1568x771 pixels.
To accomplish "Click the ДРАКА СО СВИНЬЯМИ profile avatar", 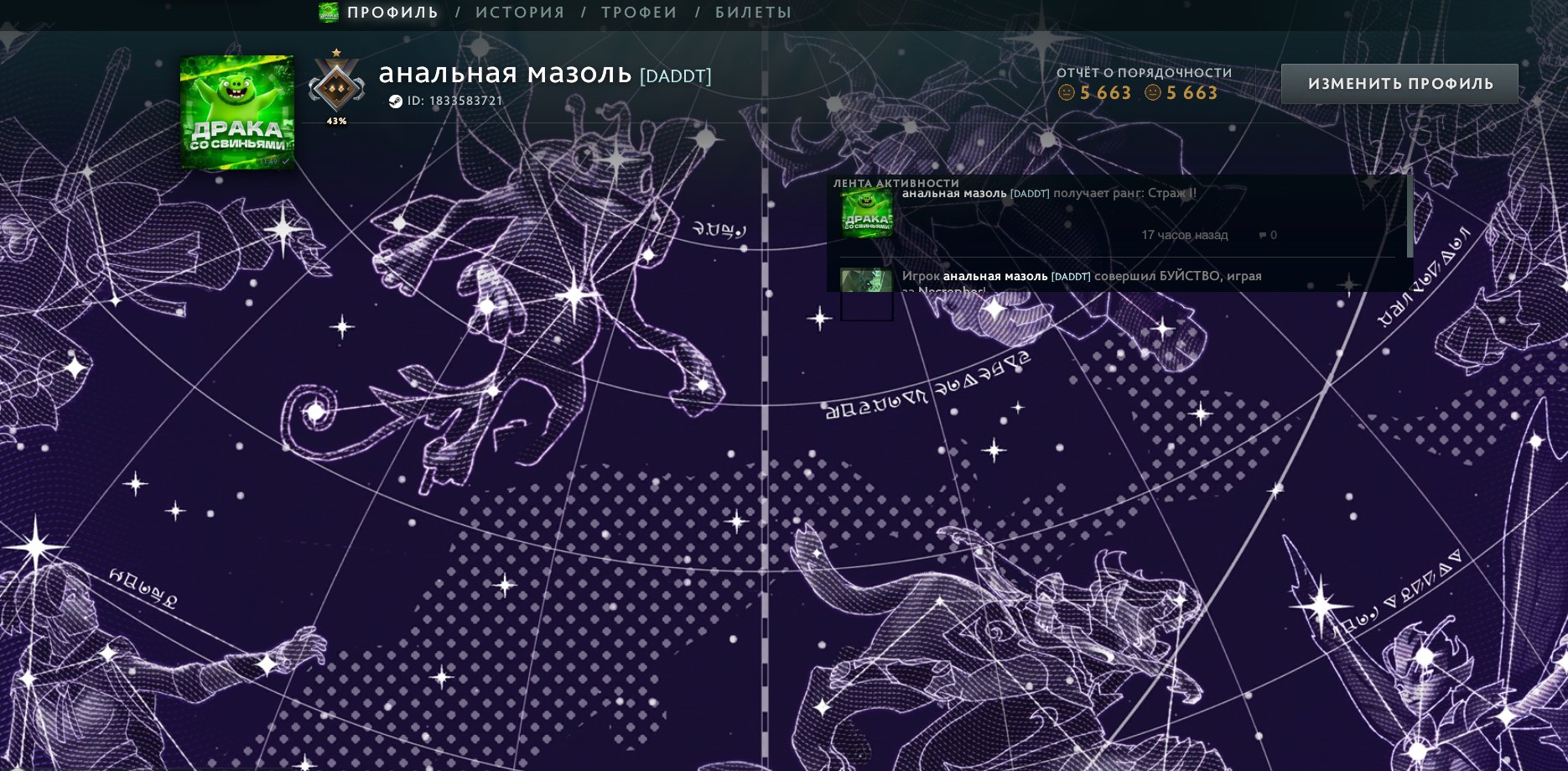I will tap(236, 112).
